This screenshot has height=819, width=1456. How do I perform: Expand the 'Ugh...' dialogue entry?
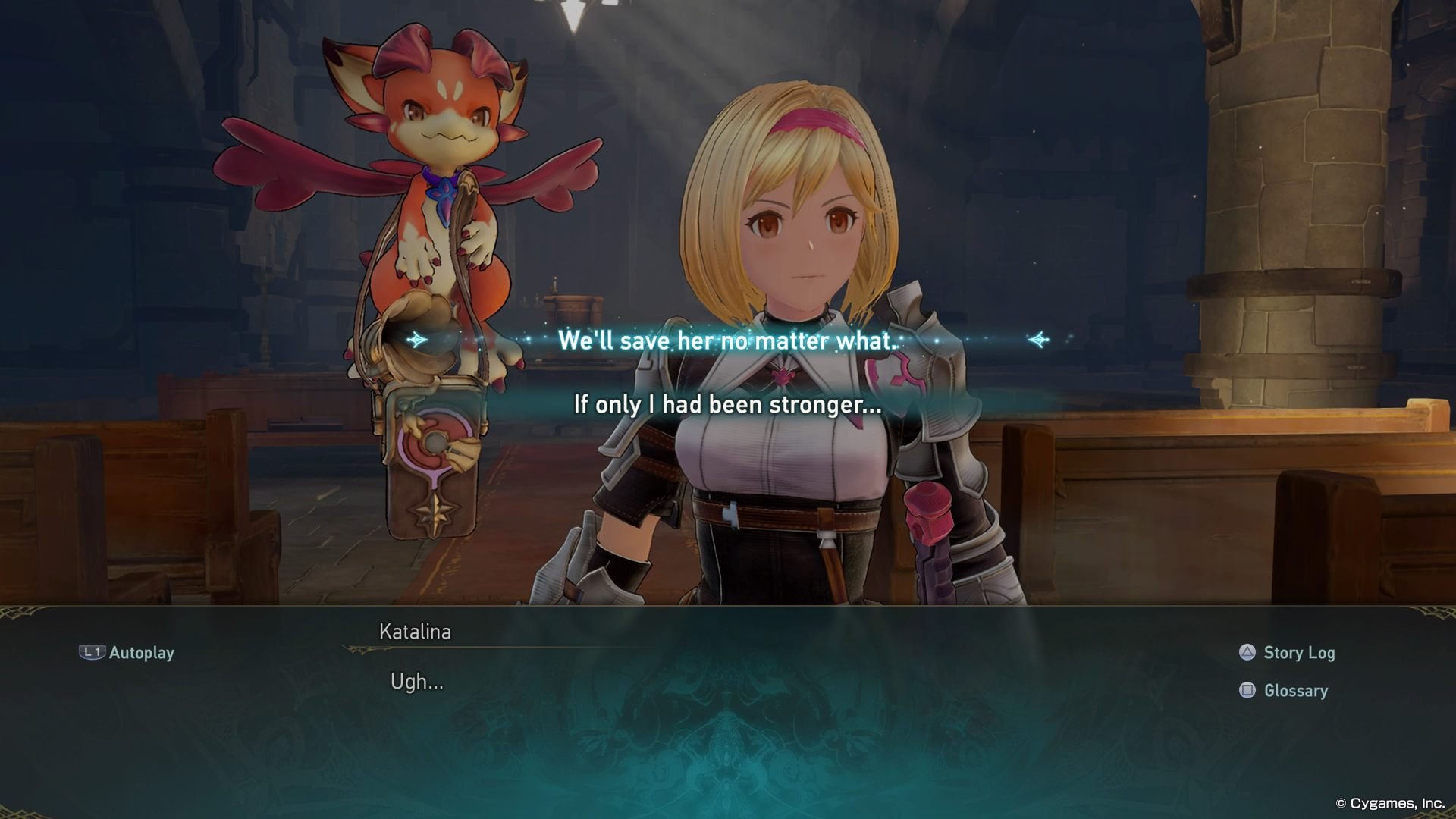click(x=416, y=681)
